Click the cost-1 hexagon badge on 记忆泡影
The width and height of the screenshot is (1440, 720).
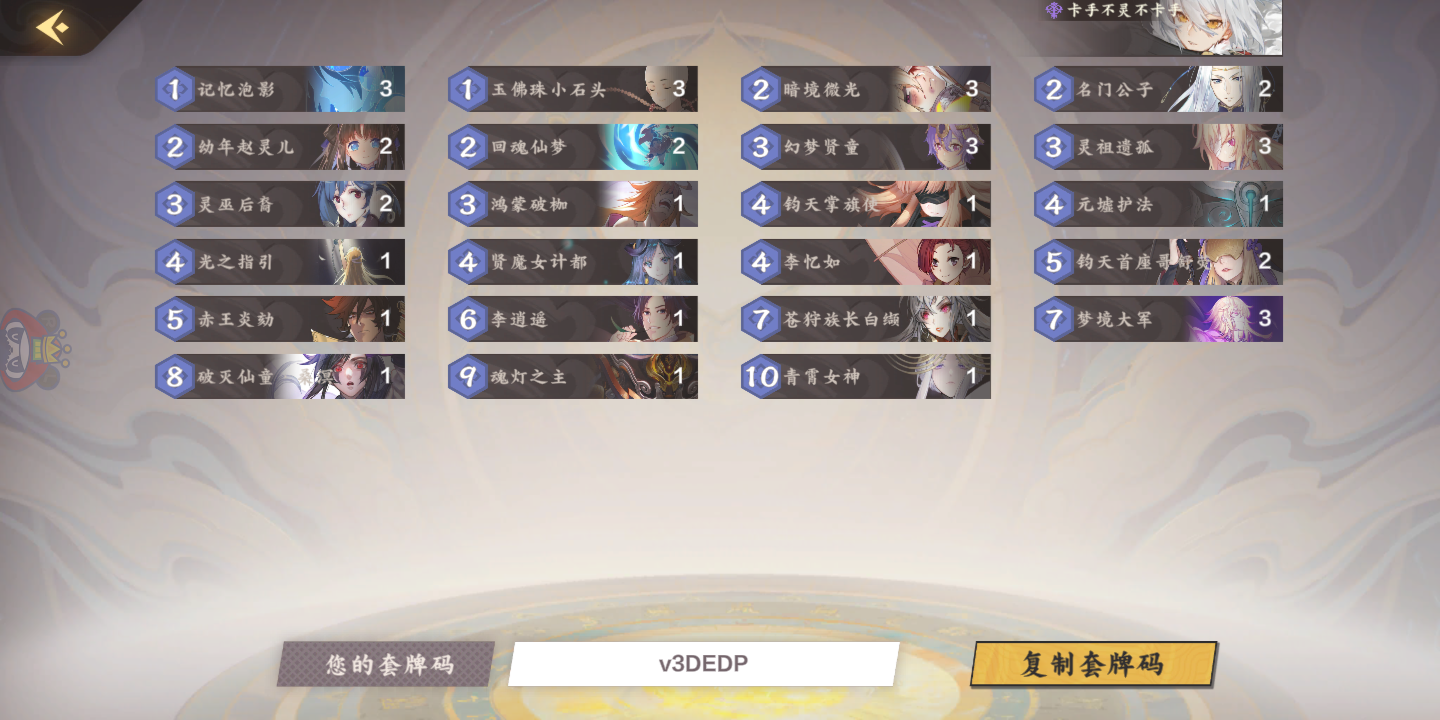(175, 89)
